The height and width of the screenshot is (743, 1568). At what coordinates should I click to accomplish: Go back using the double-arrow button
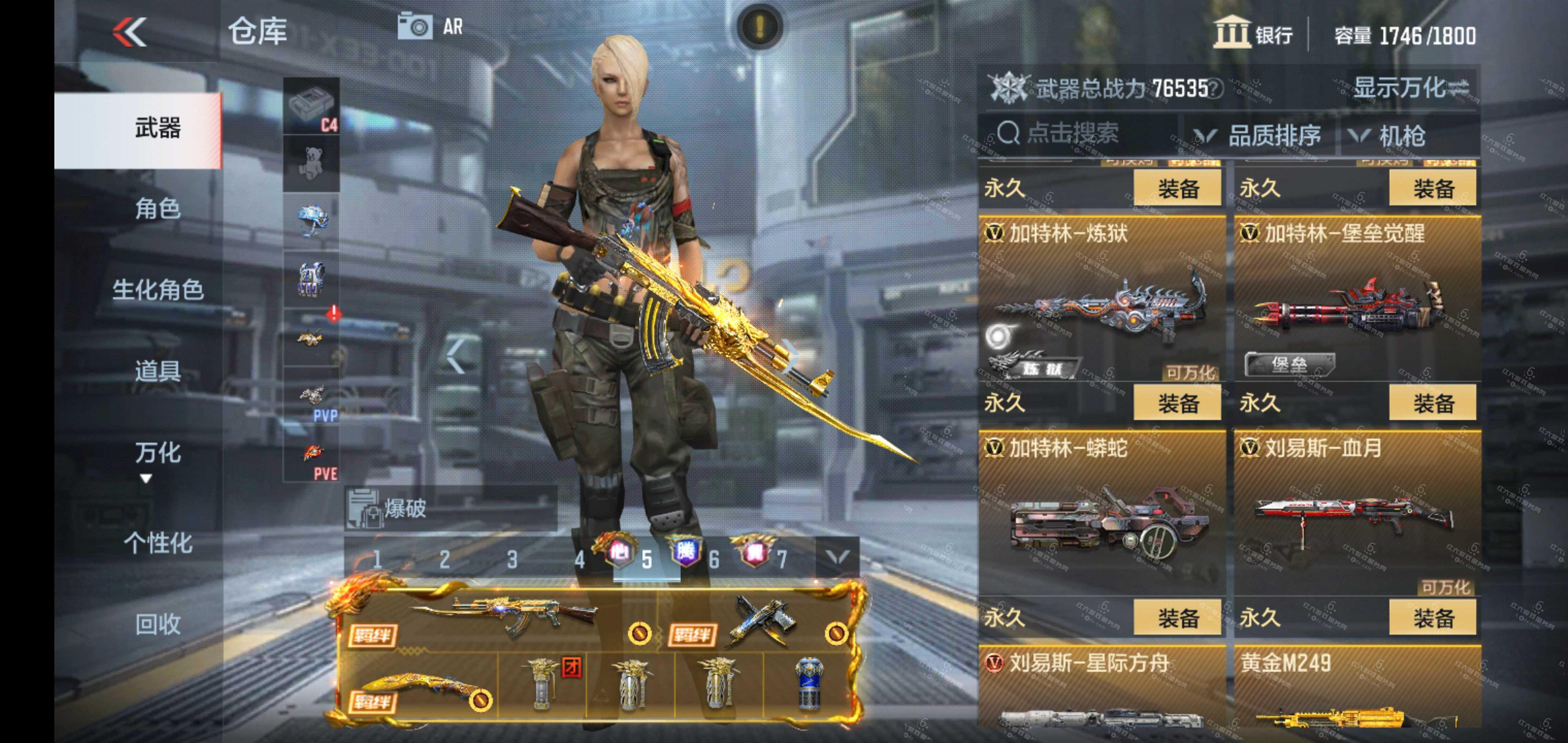pos(130,32)
